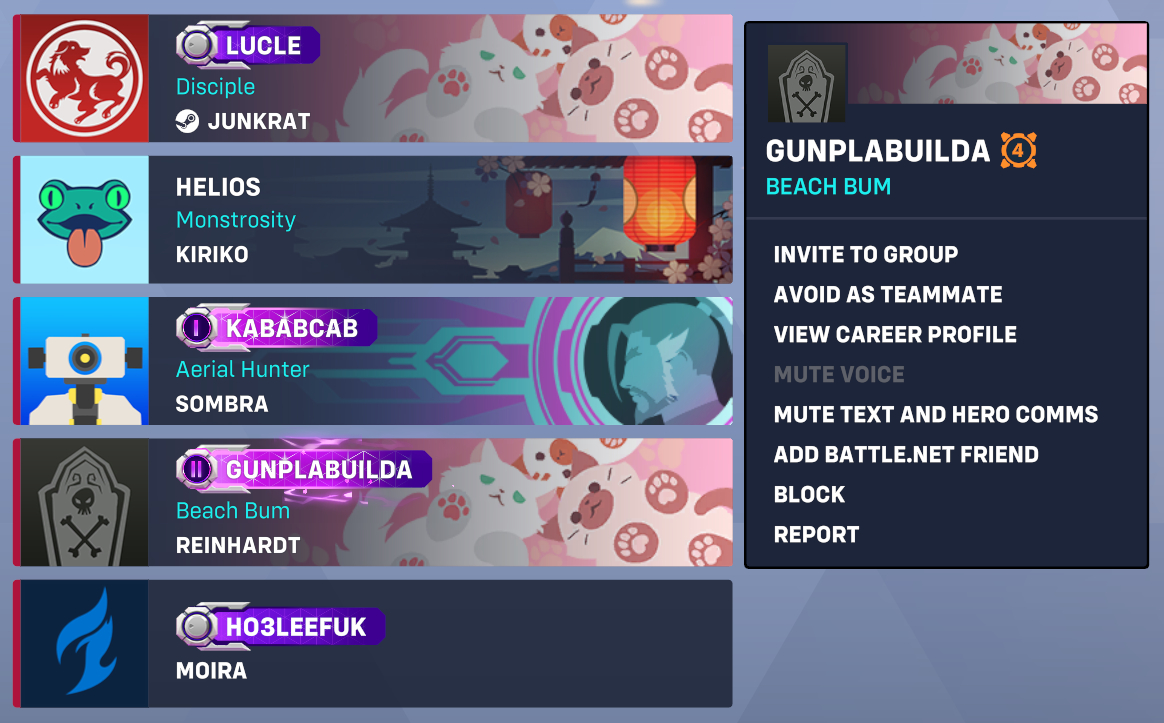1164x723 pixels.
Task: Choose Avoid as Teammate option
Action: pos(887,294)
